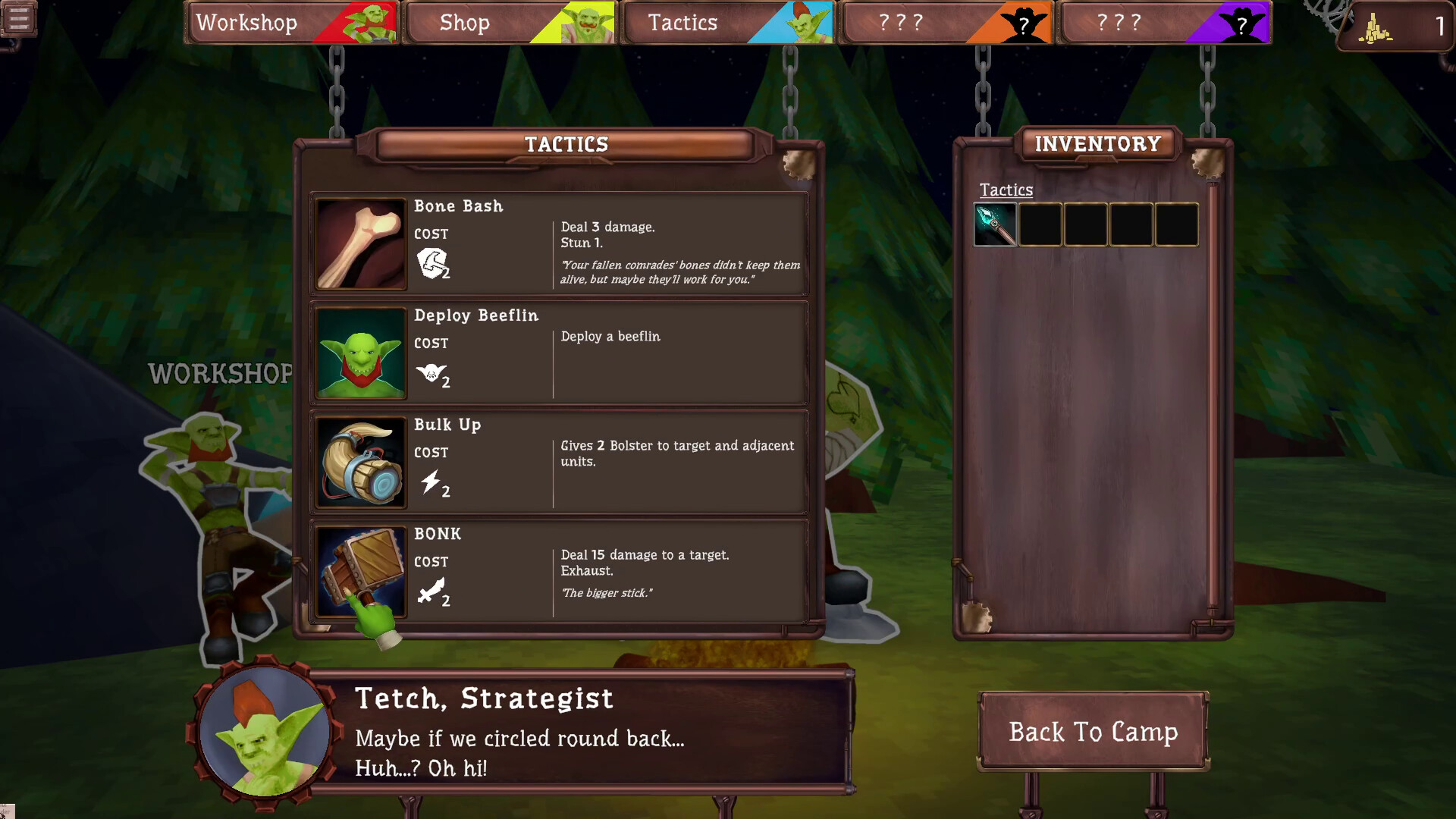Choose the Deploy Beeflin tactic
The image size is (1456, 819).
click(x=559, y=353)
